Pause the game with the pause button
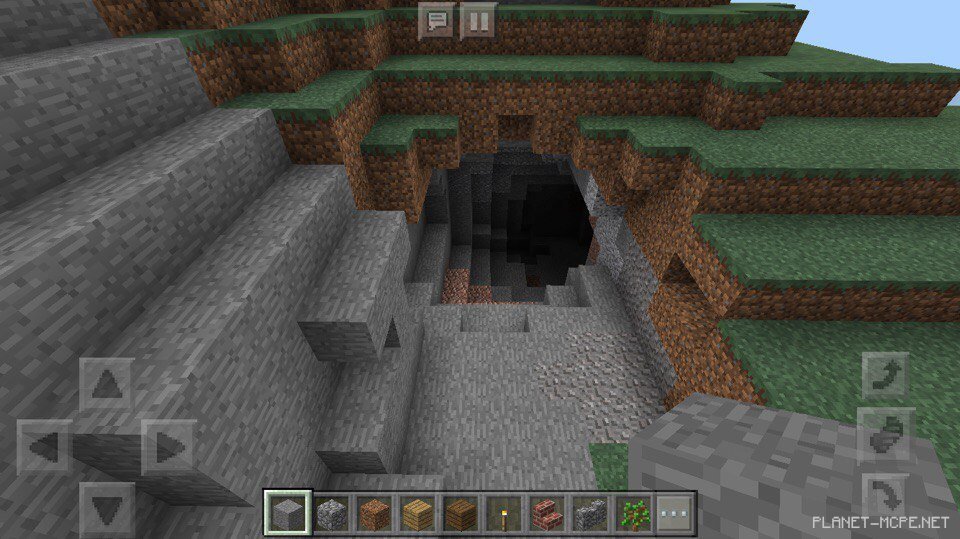The image size is (960, 539). tap(478, 21)
